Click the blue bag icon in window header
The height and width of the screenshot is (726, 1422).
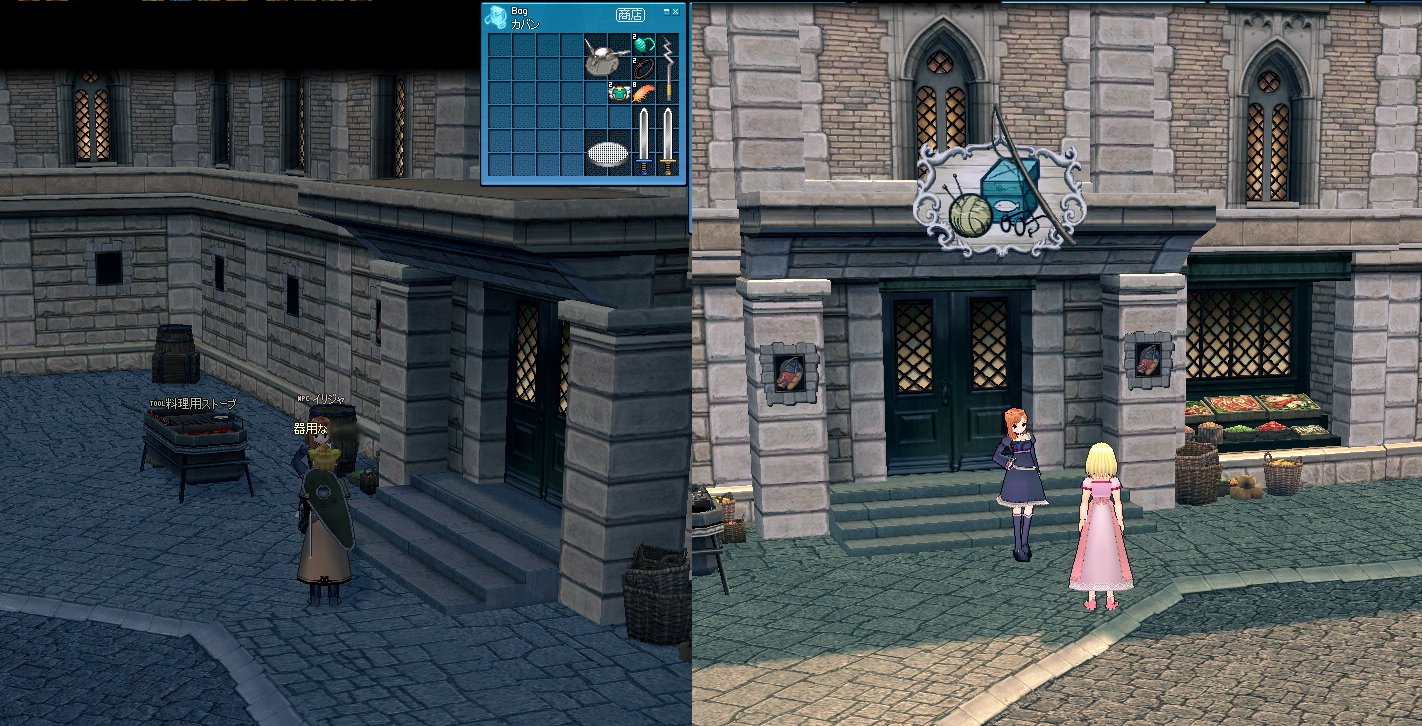[496, 19]
